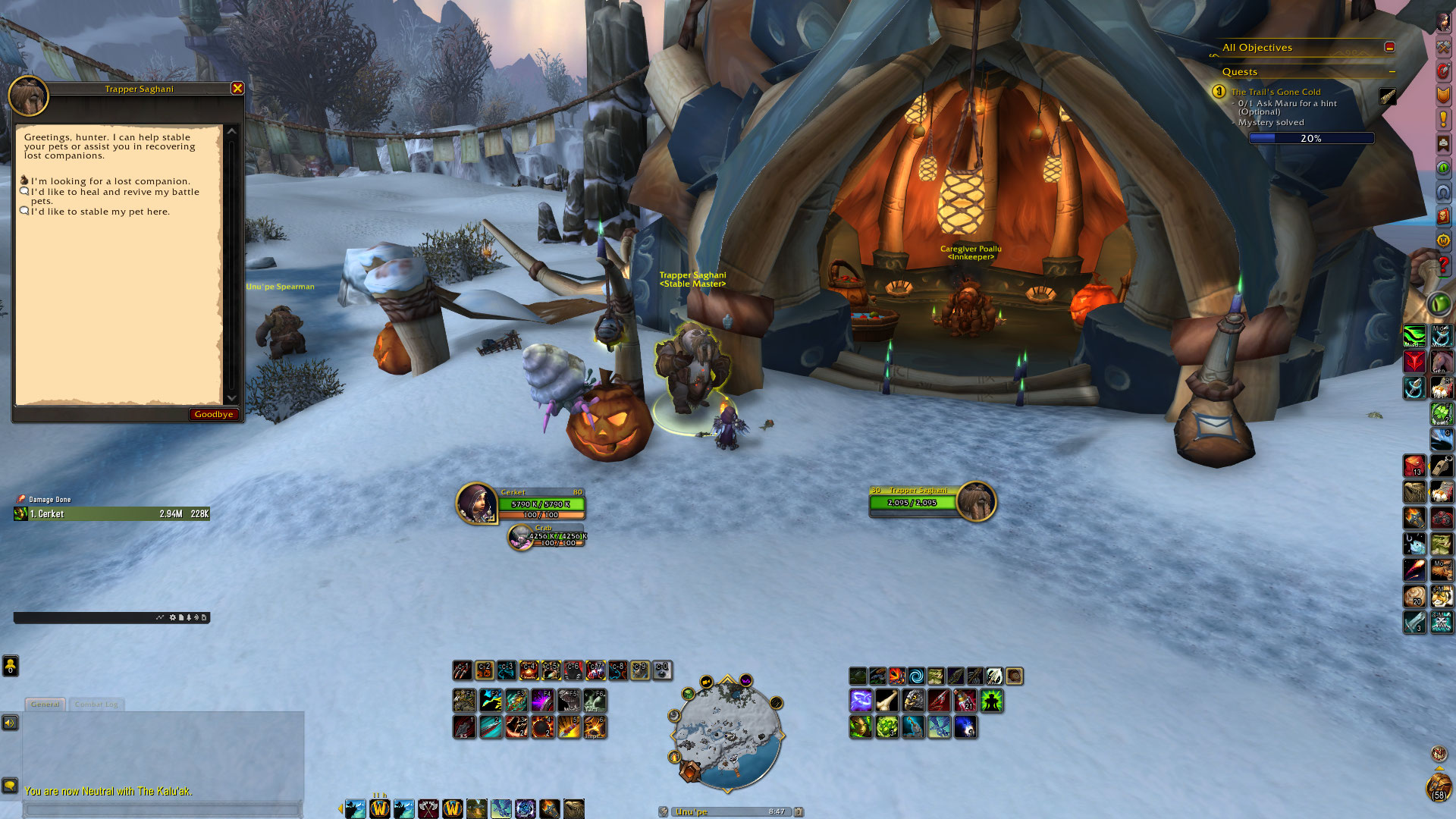Toggle the chat speaker button

[10, 723]
